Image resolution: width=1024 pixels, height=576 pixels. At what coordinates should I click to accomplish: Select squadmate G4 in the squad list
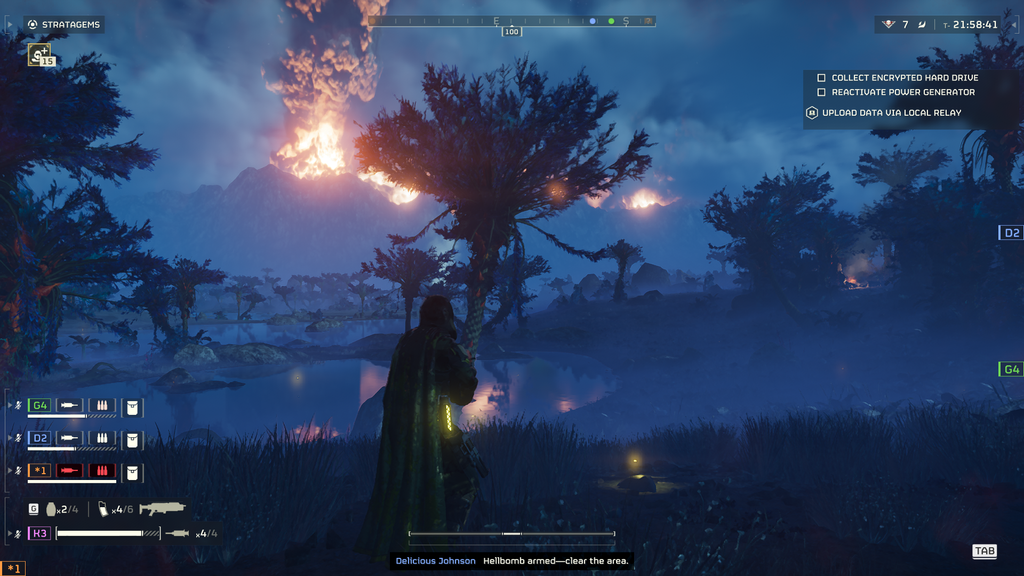tap(40, 405)
